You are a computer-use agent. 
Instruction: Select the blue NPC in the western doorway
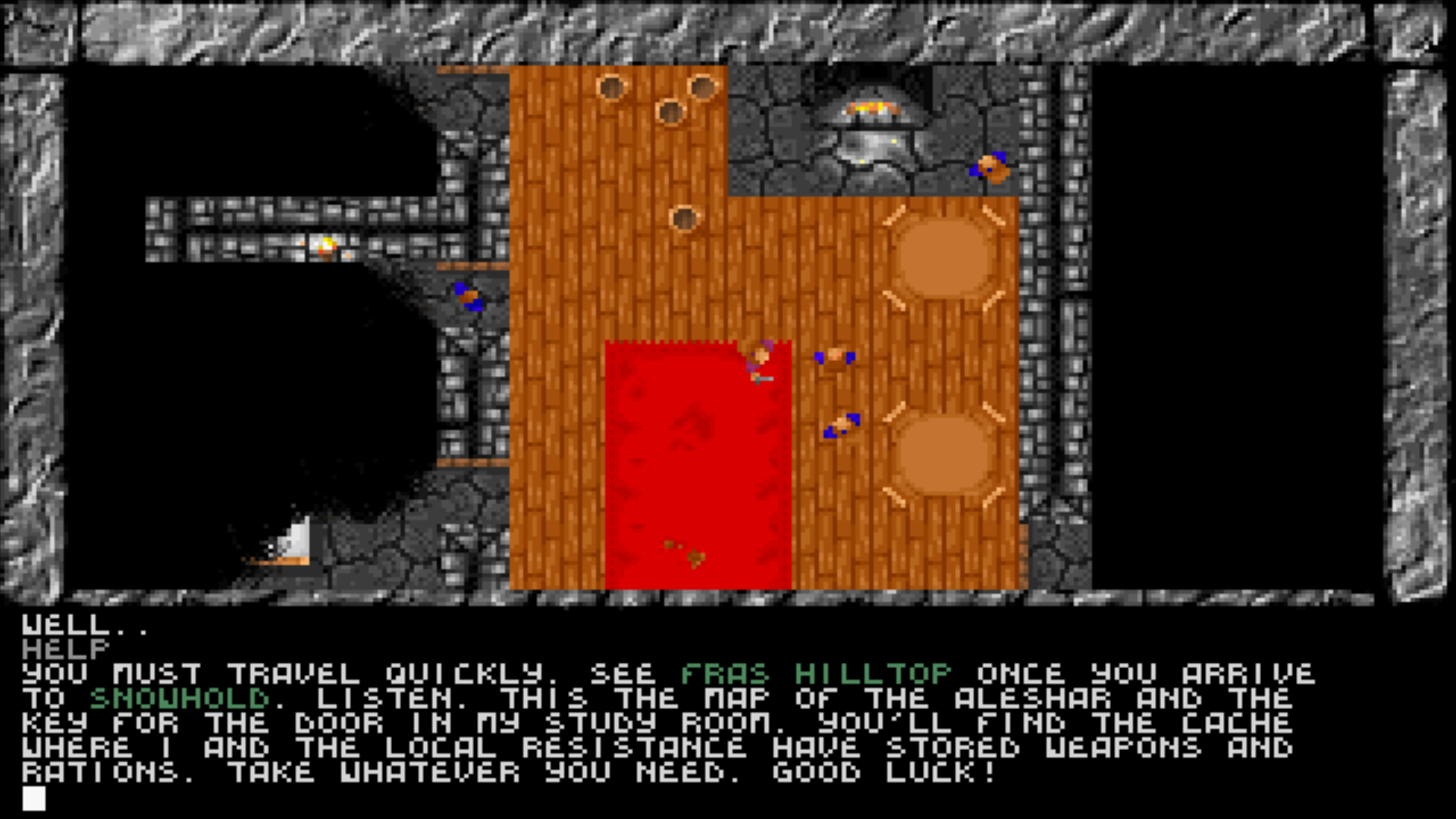[466, 296]
